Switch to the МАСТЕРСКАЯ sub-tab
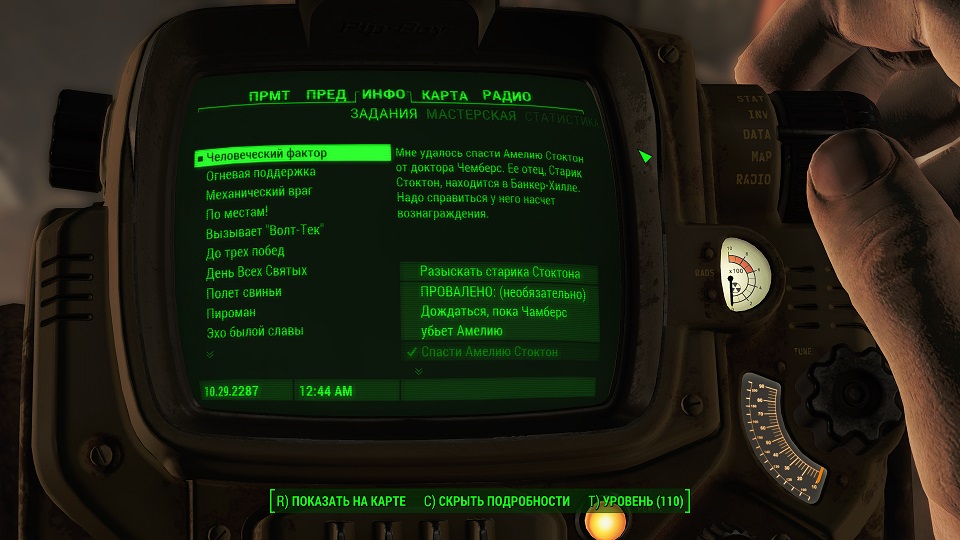Image resolution: width=960 pixels, height=540 pixels. click(x=471, y=116)
